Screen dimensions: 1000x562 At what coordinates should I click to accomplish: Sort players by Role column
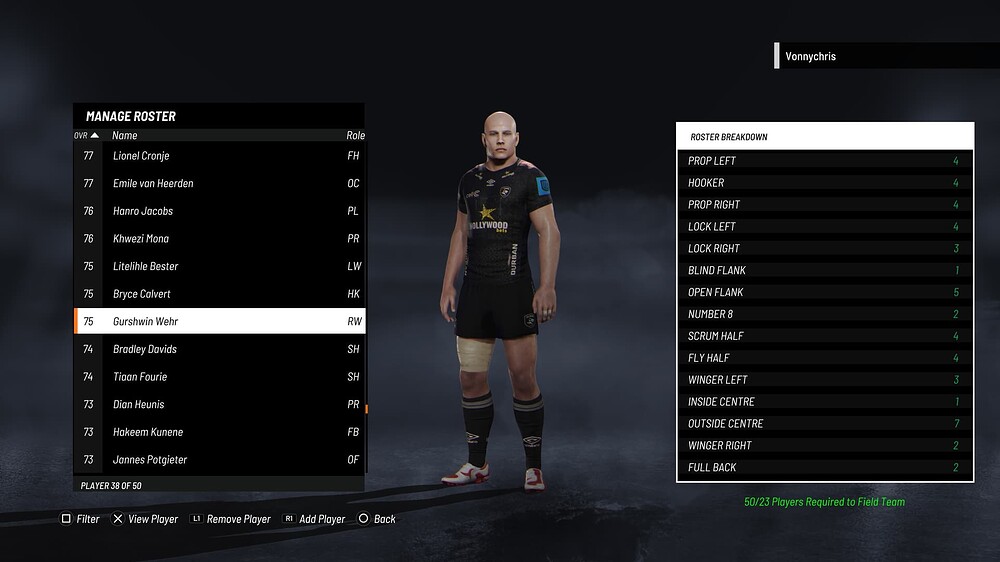click(x=355, y=135)
